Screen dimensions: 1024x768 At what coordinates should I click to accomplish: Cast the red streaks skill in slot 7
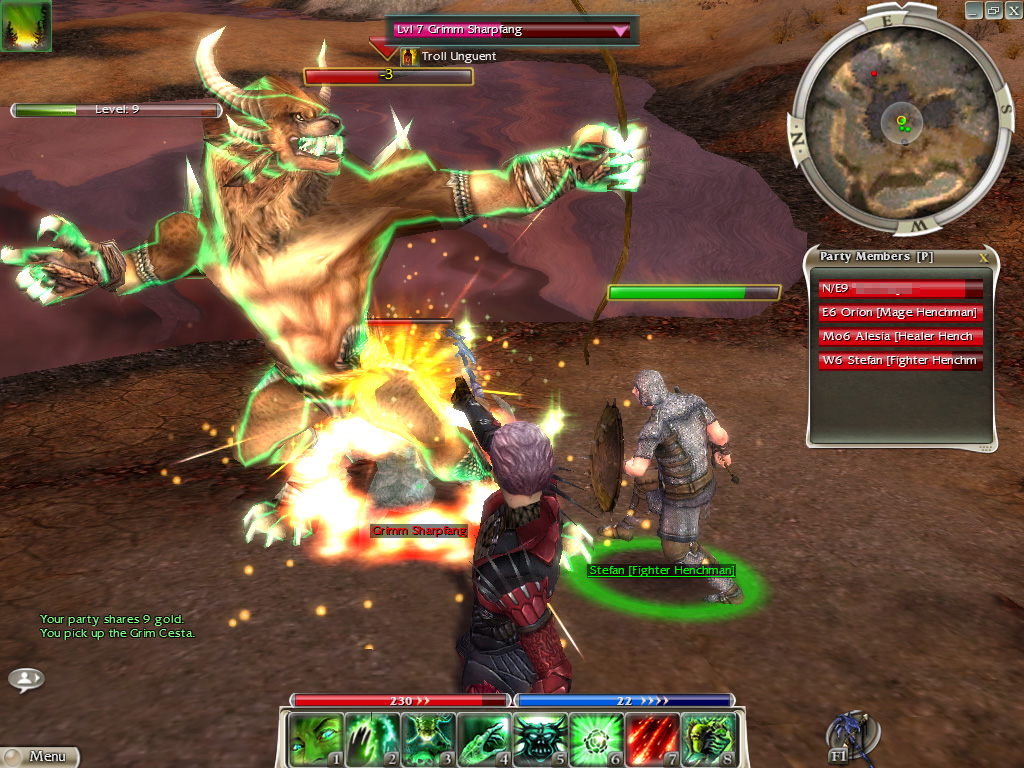[x=653, y=739]
